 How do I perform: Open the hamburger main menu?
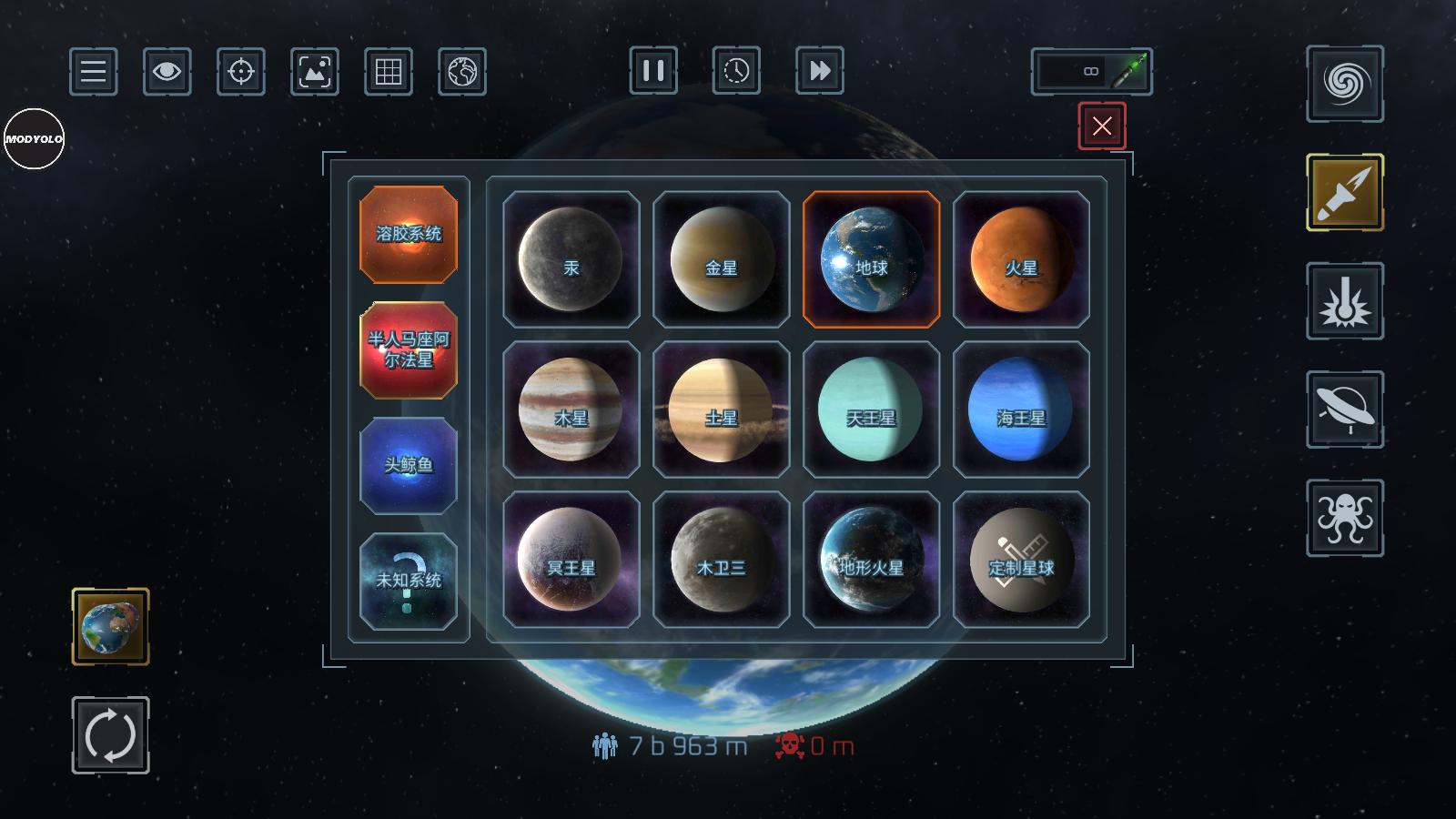point(93,71)
